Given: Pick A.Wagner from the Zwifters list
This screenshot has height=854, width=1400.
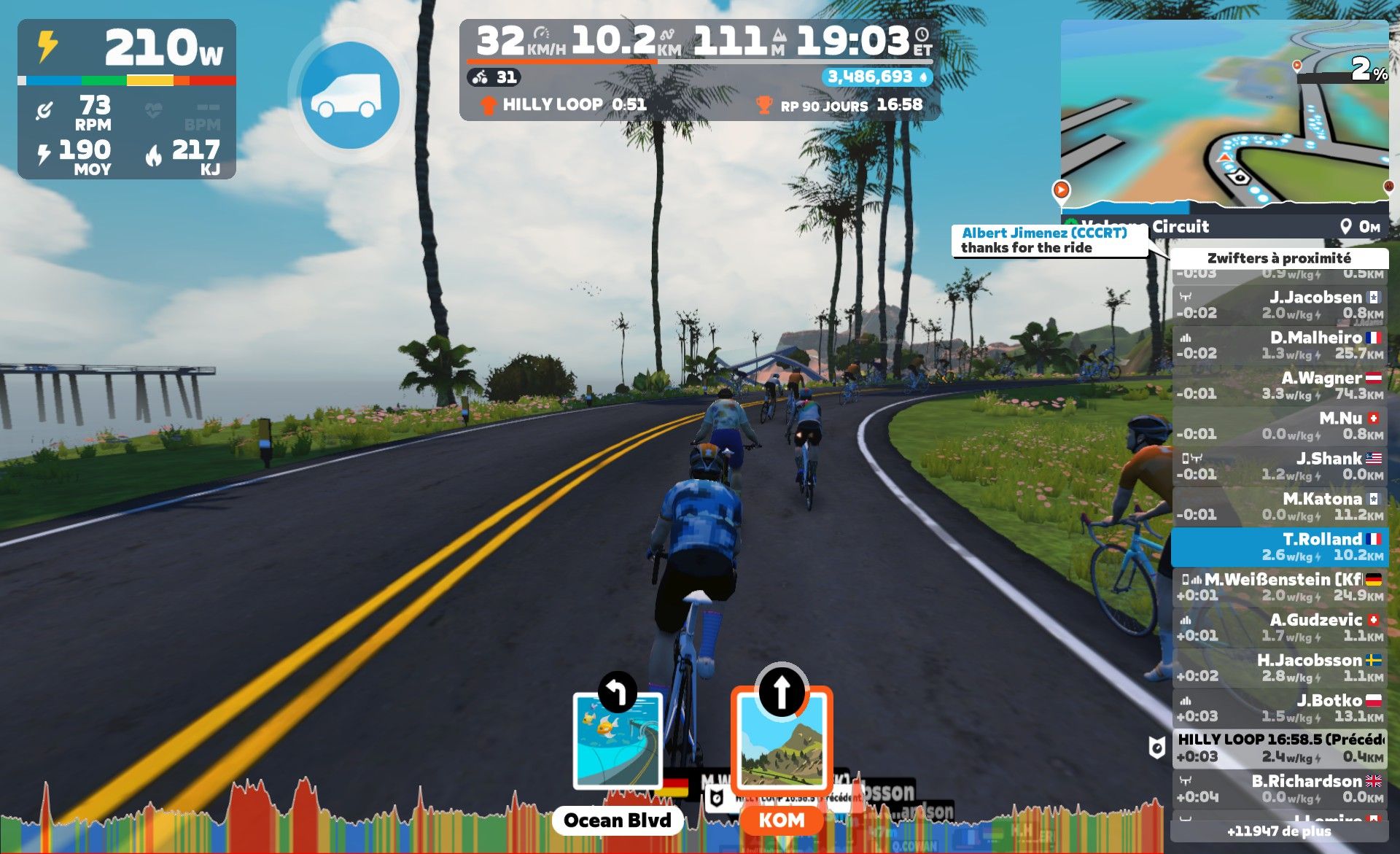Looking at the screenshot, I should 1280,386.
